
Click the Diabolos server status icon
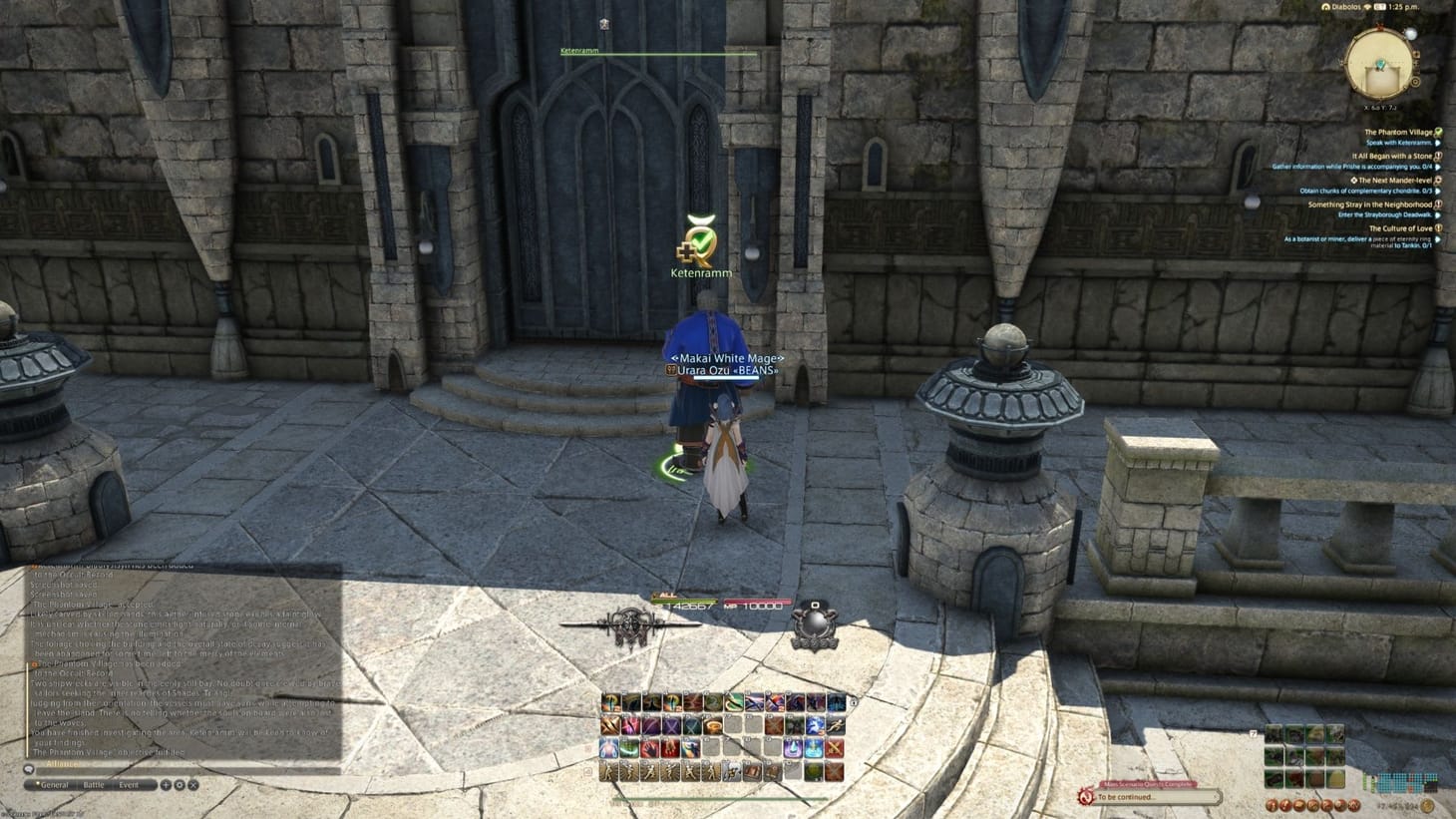pyautogui.click(x=1326, y=6)
